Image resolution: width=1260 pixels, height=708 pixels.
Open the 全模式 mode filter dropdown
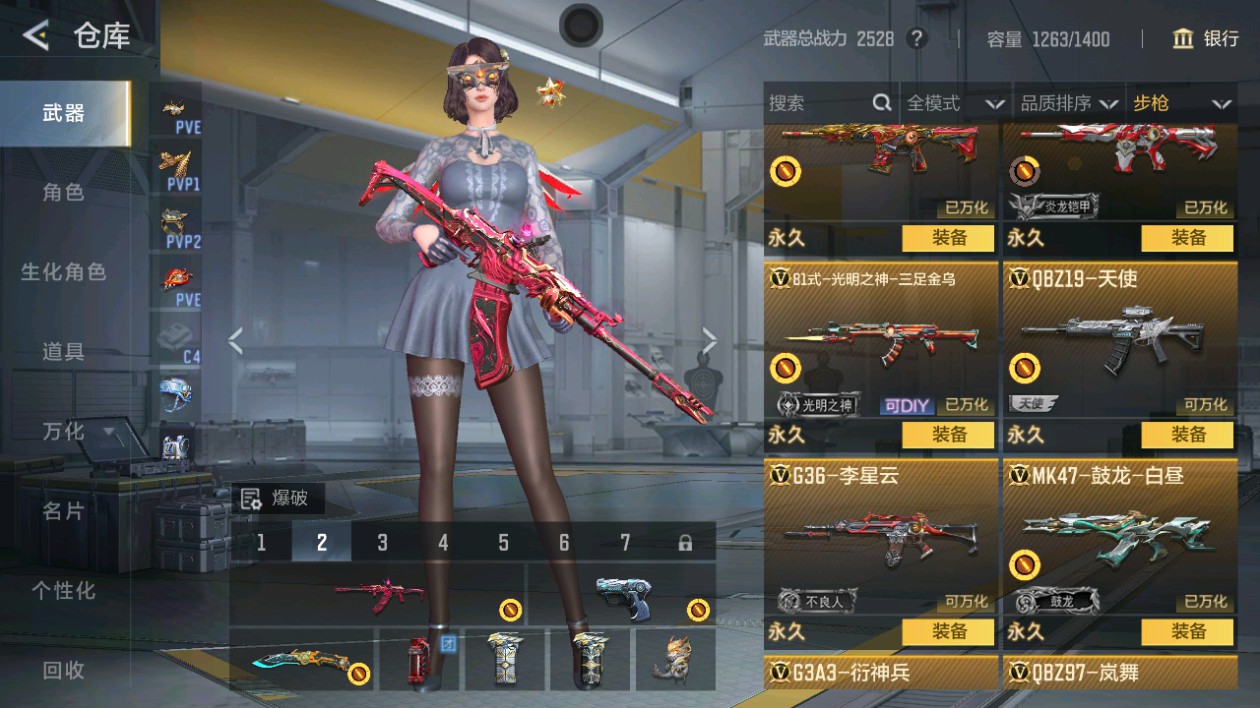tap(955, 103)
